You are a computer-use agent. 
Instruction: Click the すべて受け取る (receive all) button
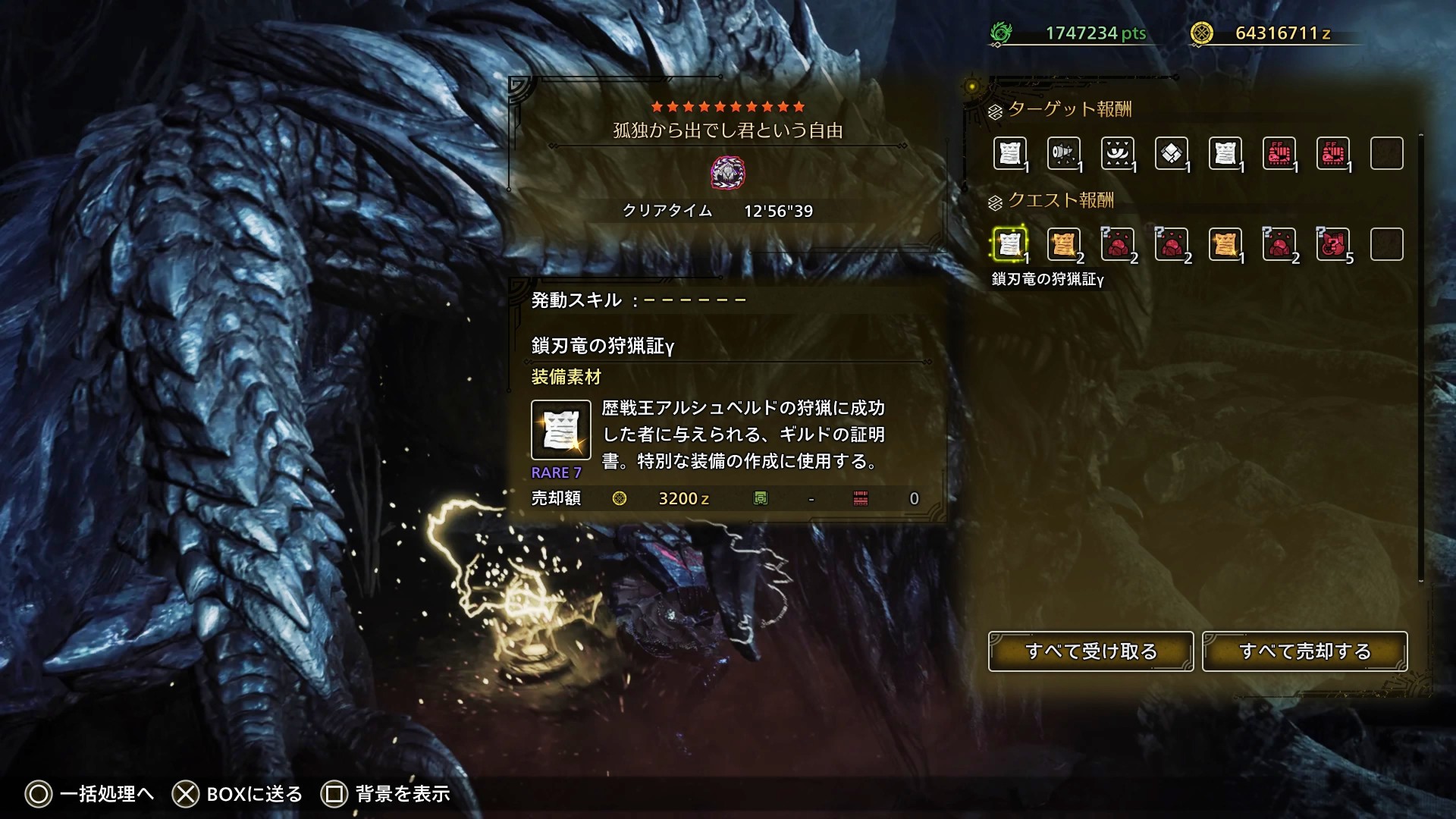click(1090, 651)
